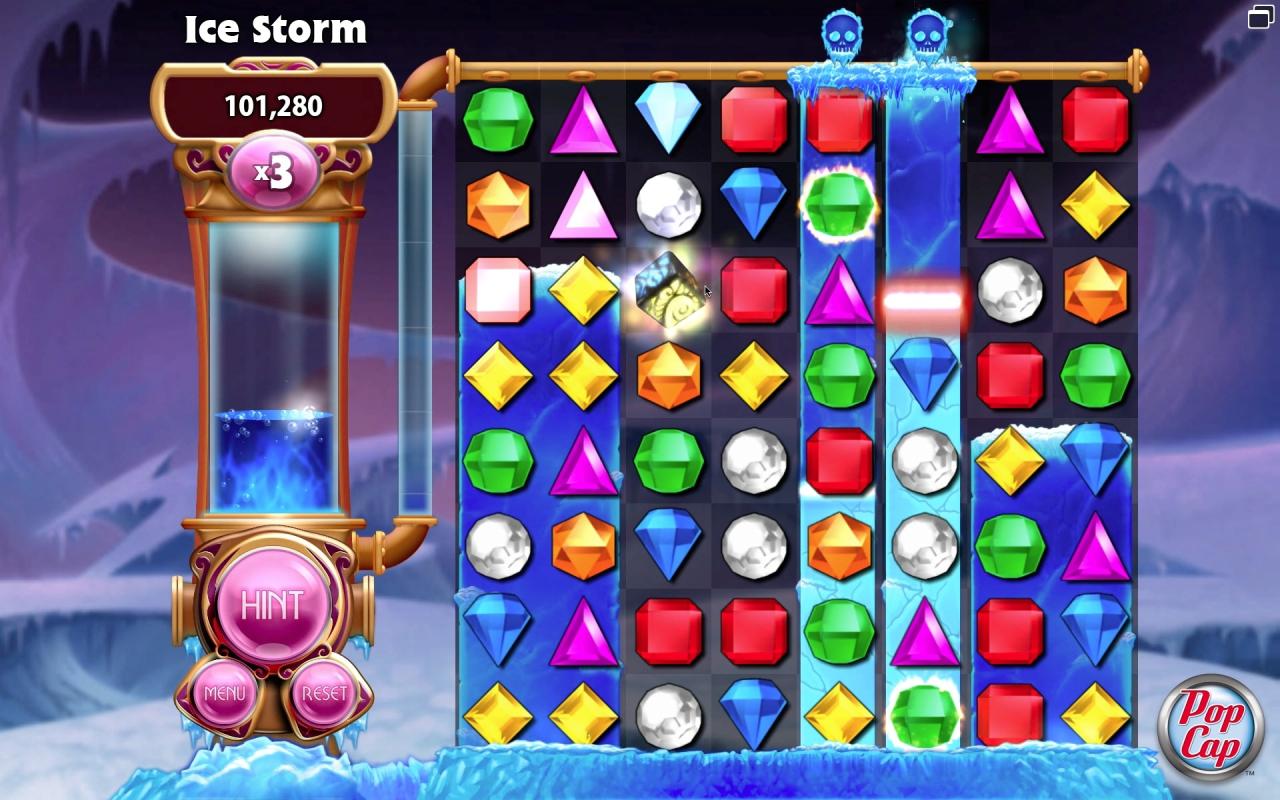Select the white bomb gem in top row

click(668, 203)
